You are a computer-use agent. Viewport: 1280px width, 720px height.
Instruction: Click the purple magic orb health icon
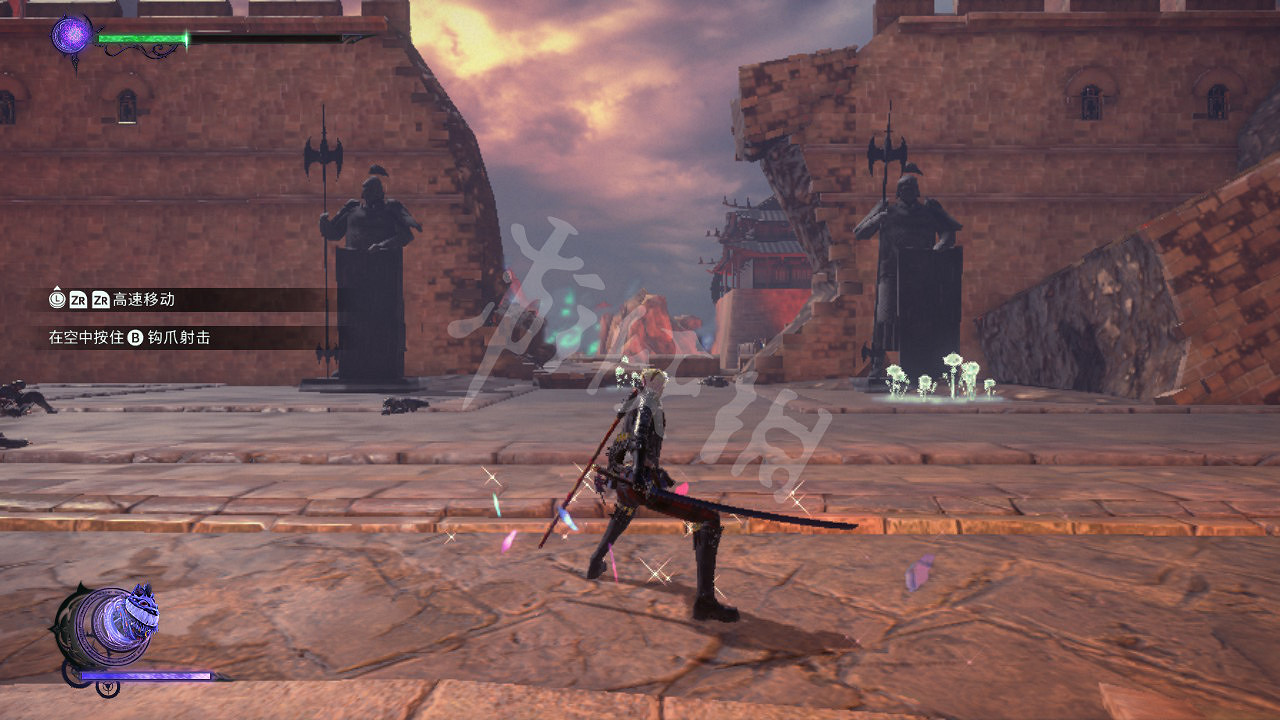click(x=71, y=35)
